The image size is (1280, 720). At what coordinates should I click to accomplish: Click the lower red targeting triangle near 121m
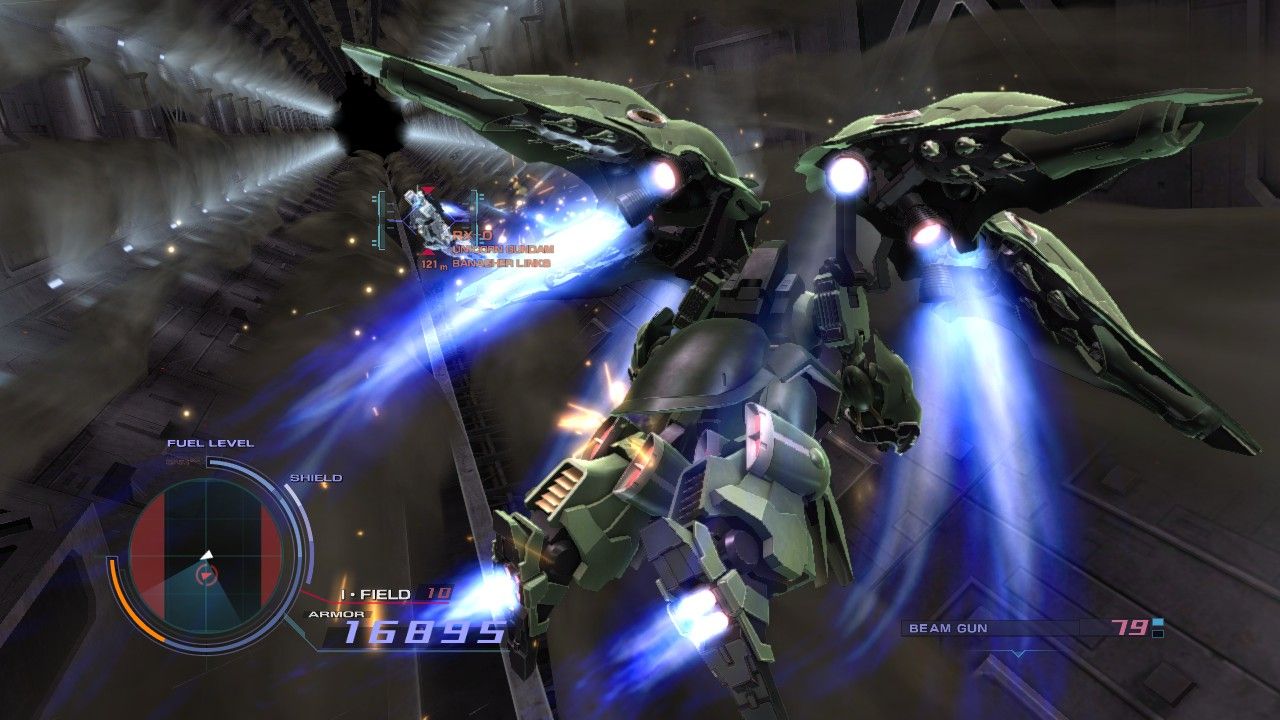coord(427,251)
